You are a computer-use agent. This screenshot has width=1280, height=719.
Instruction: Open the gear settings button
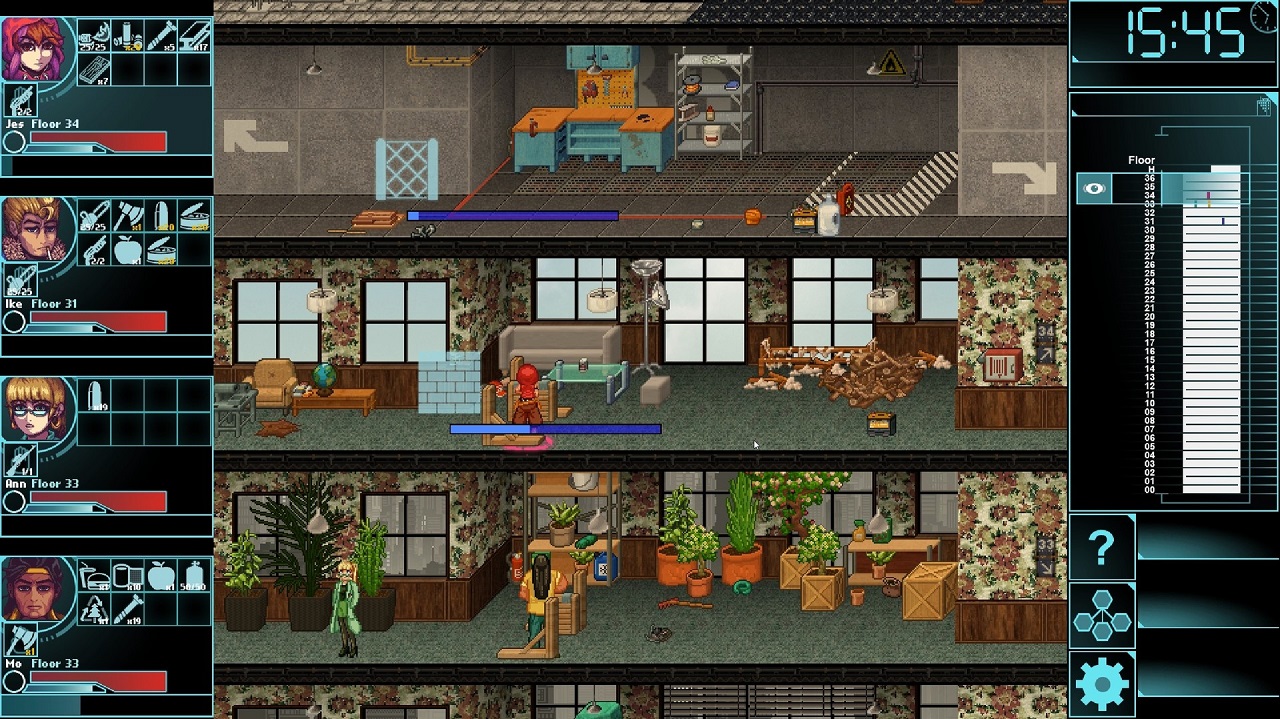coord(1101,684)
